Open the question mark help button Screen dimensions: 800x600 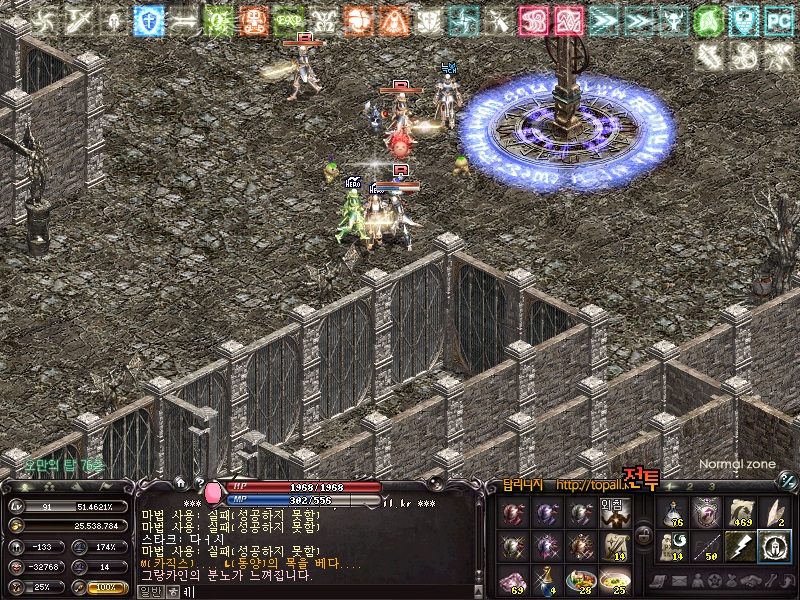198,483
